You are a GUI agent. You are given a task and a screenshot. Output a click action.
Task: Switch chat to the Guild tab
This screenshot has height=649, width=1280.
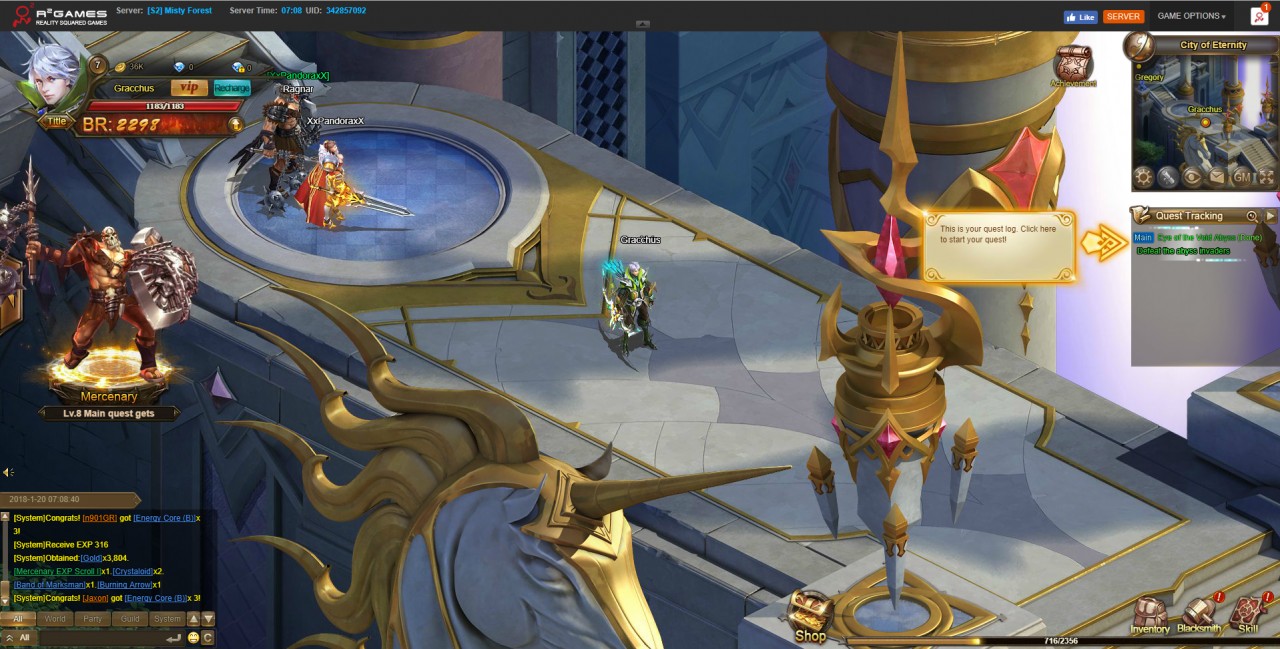tap(130, 619)
